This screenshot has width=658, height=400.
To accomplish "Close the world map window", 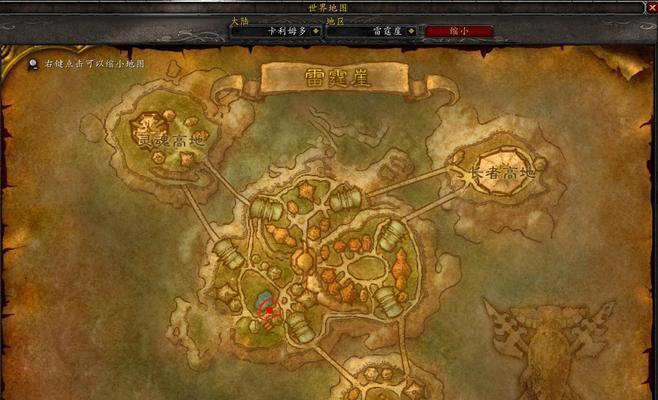I will (x=651, y=7).
